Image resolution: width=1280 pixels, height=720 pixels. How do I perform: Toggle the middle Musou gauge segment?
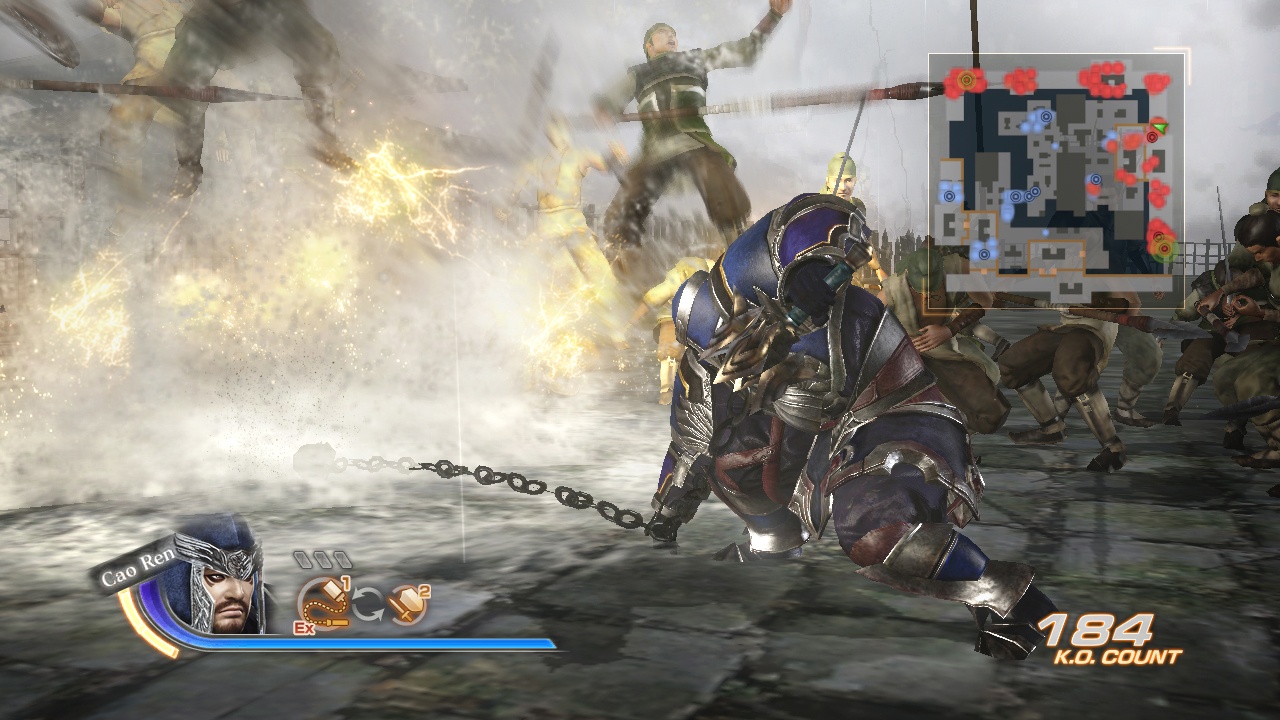(x=324, y=559)
